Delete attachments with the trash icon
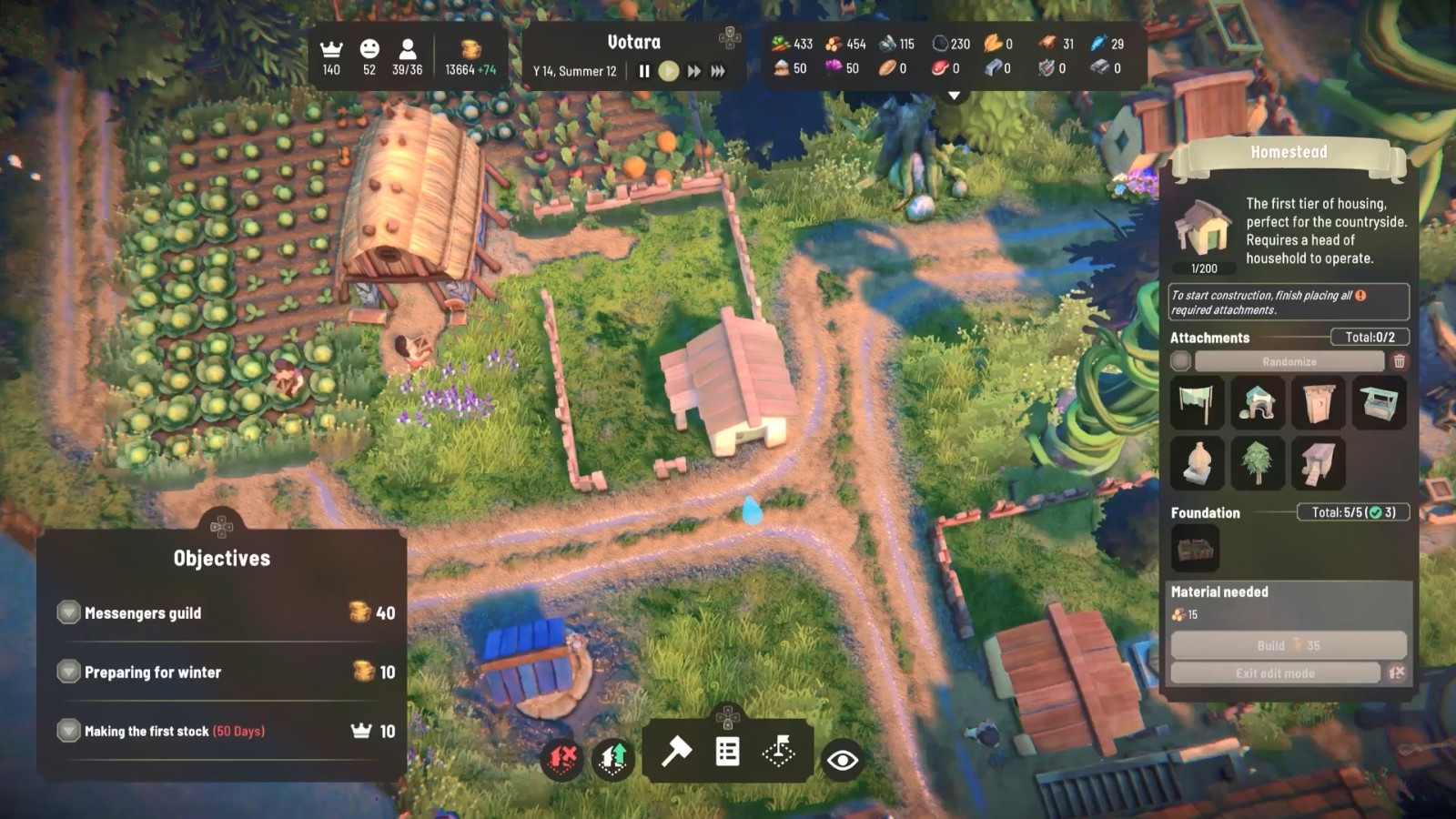 click(1400, 361)
